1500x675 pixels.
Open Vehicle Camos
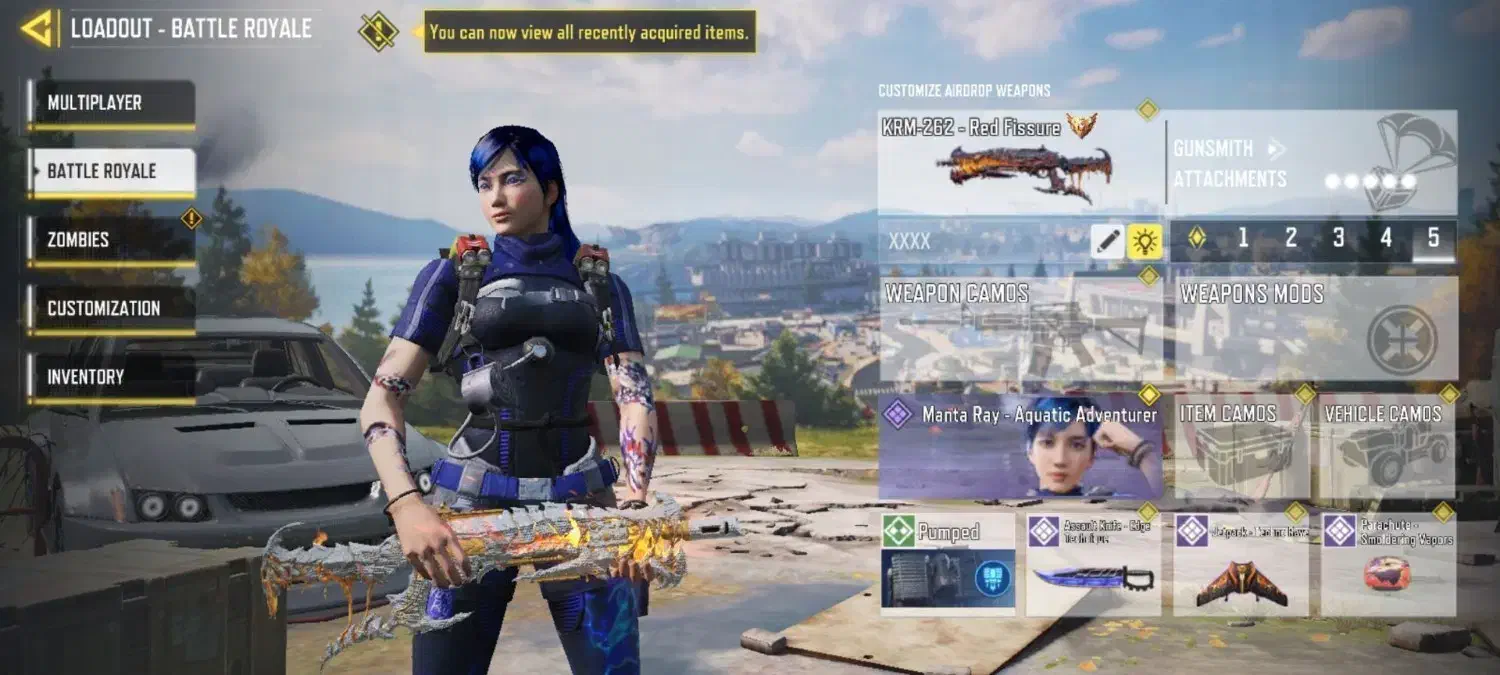point(1388,446)
